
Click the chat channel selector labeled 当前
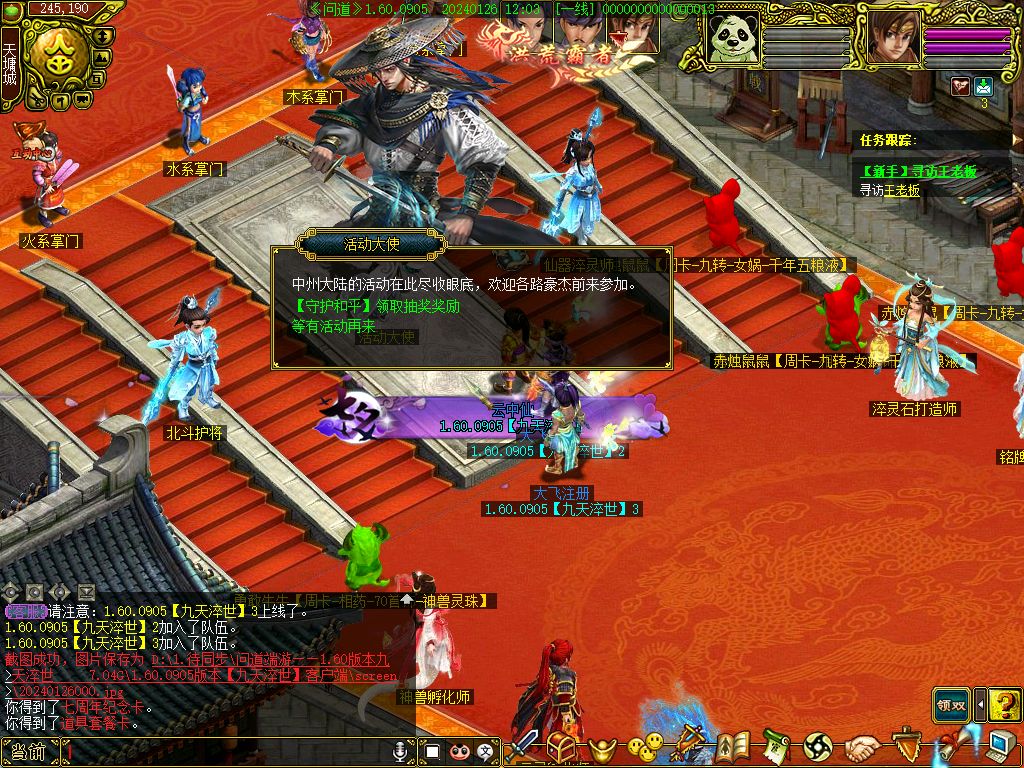[x=24, y=751]
